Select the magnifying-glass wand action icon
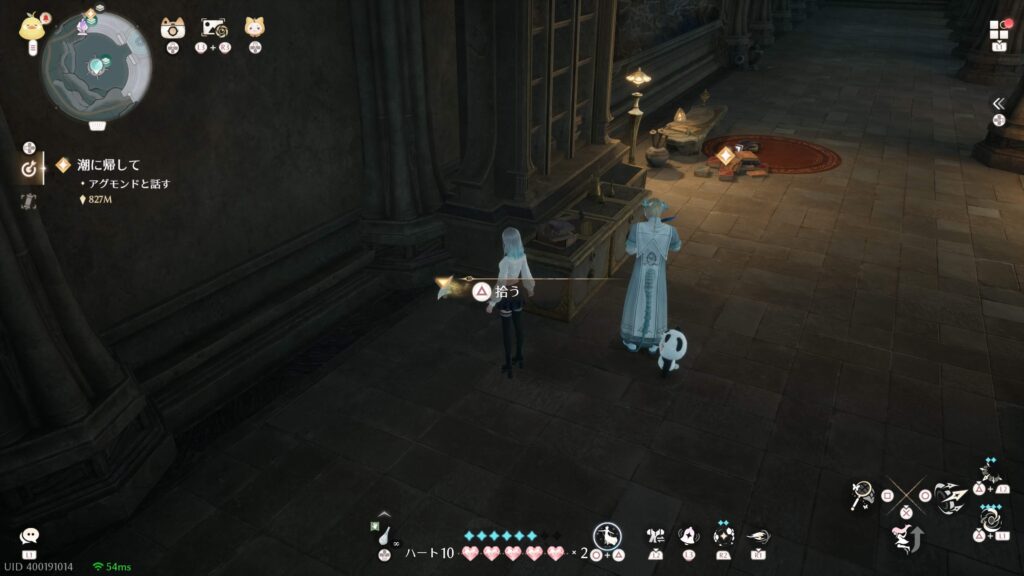This screenshot has height=576, width=1024. 860,493
